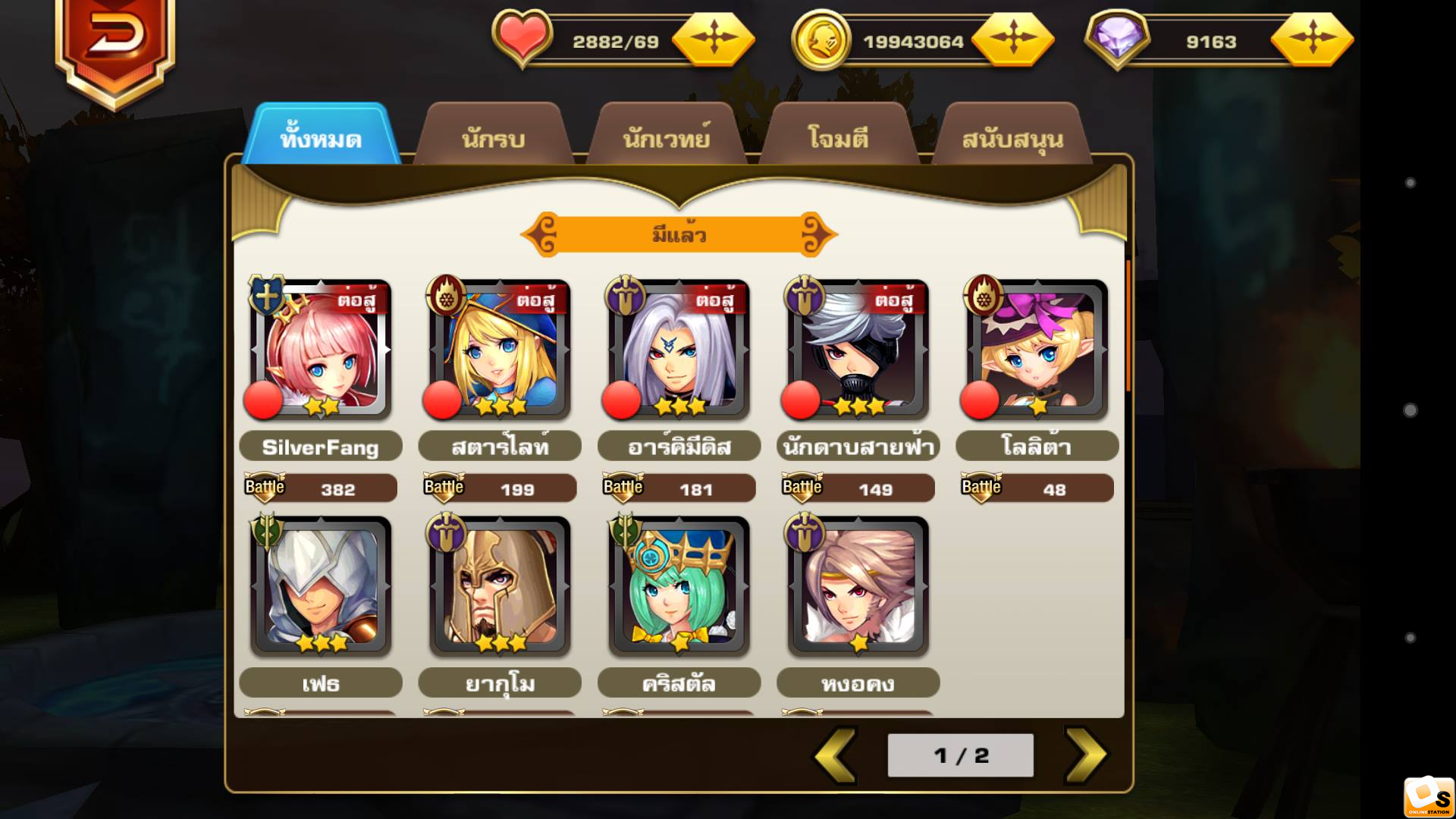1456x819 pixels.
Task: Return to the previous hero page
Action: tap(836, 755)
